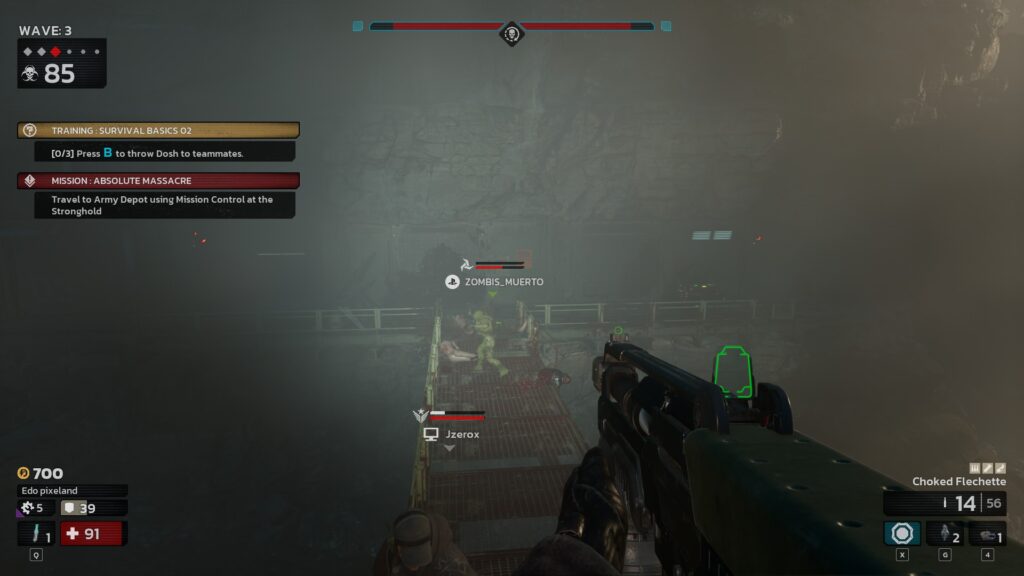Click the gear icon beside the 5
Viewport: 1024px width, 576px height.
(x=27, y=508)
